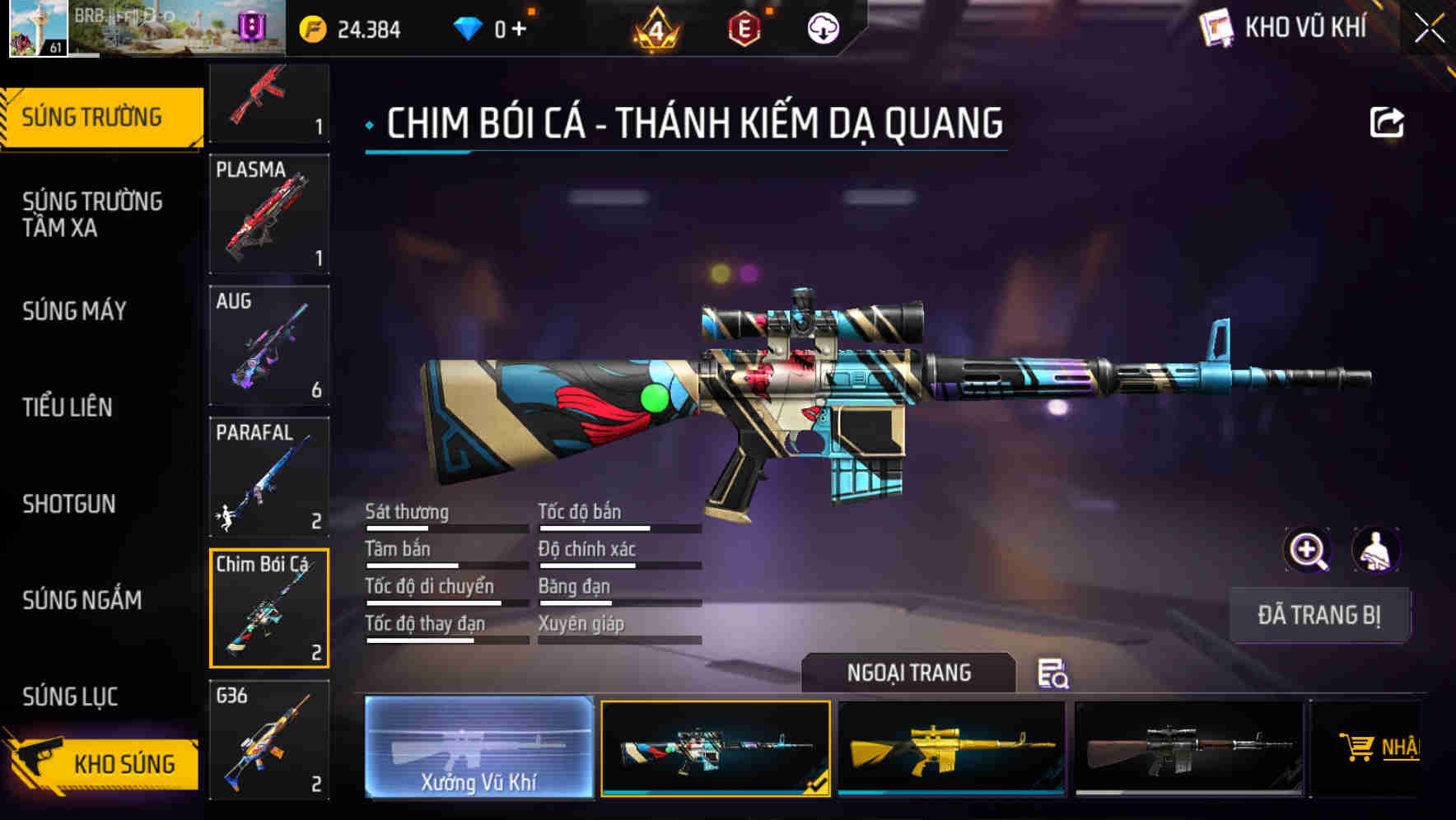The width and height of the screenshot is (1456, 820).
Task: Tap the share weapon icon
Action: (x=1388, y=121)
